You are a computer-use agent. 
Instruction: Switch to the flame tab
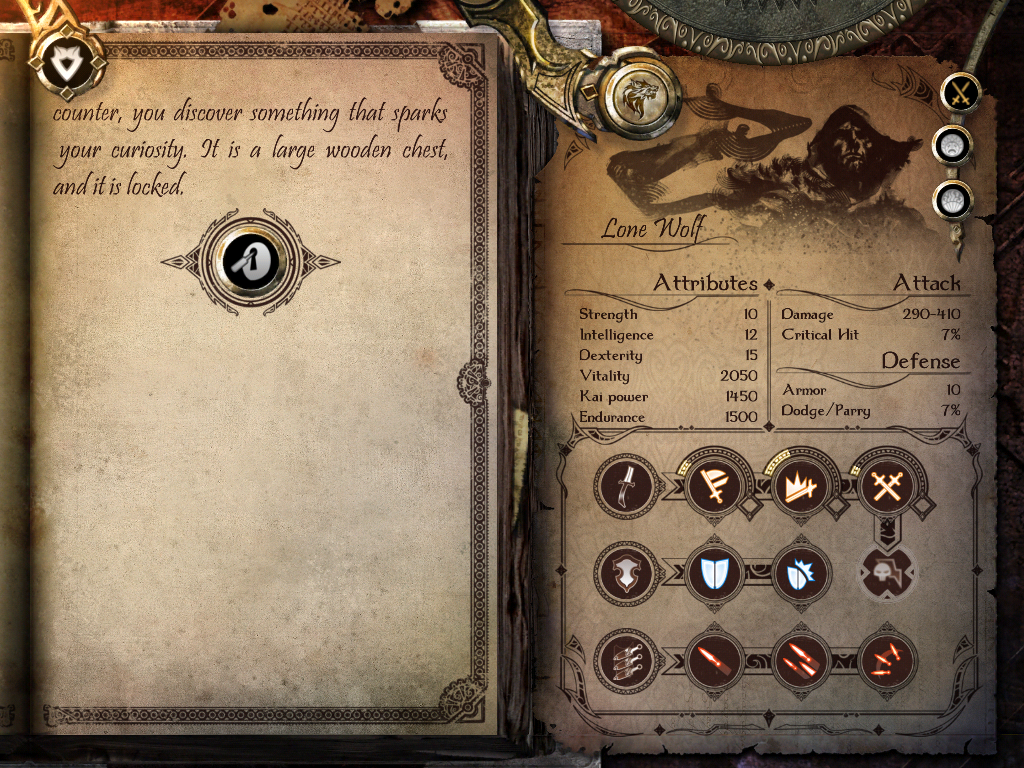pos(952,199)
